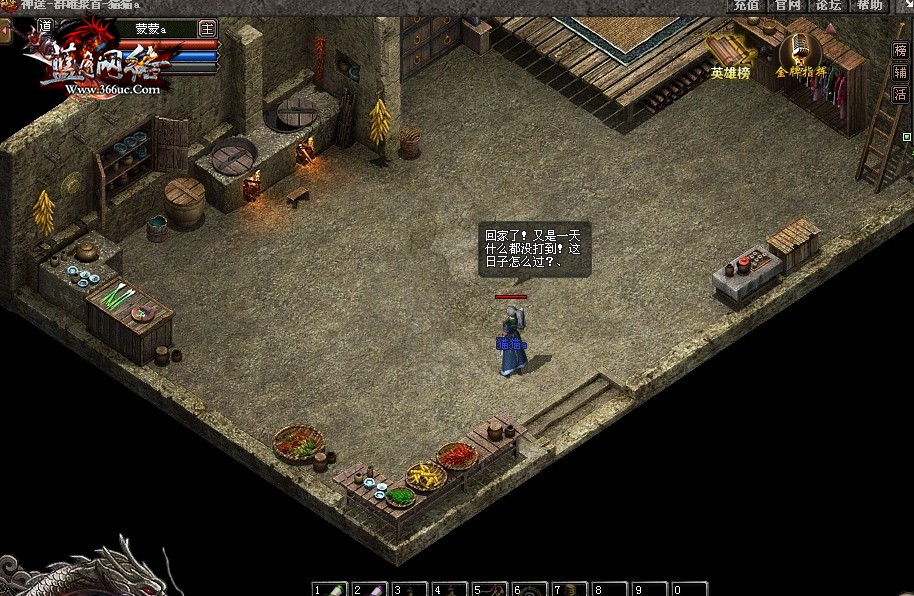
Task: Open the 论坛 forum button
Action: [x=829, y=5]
